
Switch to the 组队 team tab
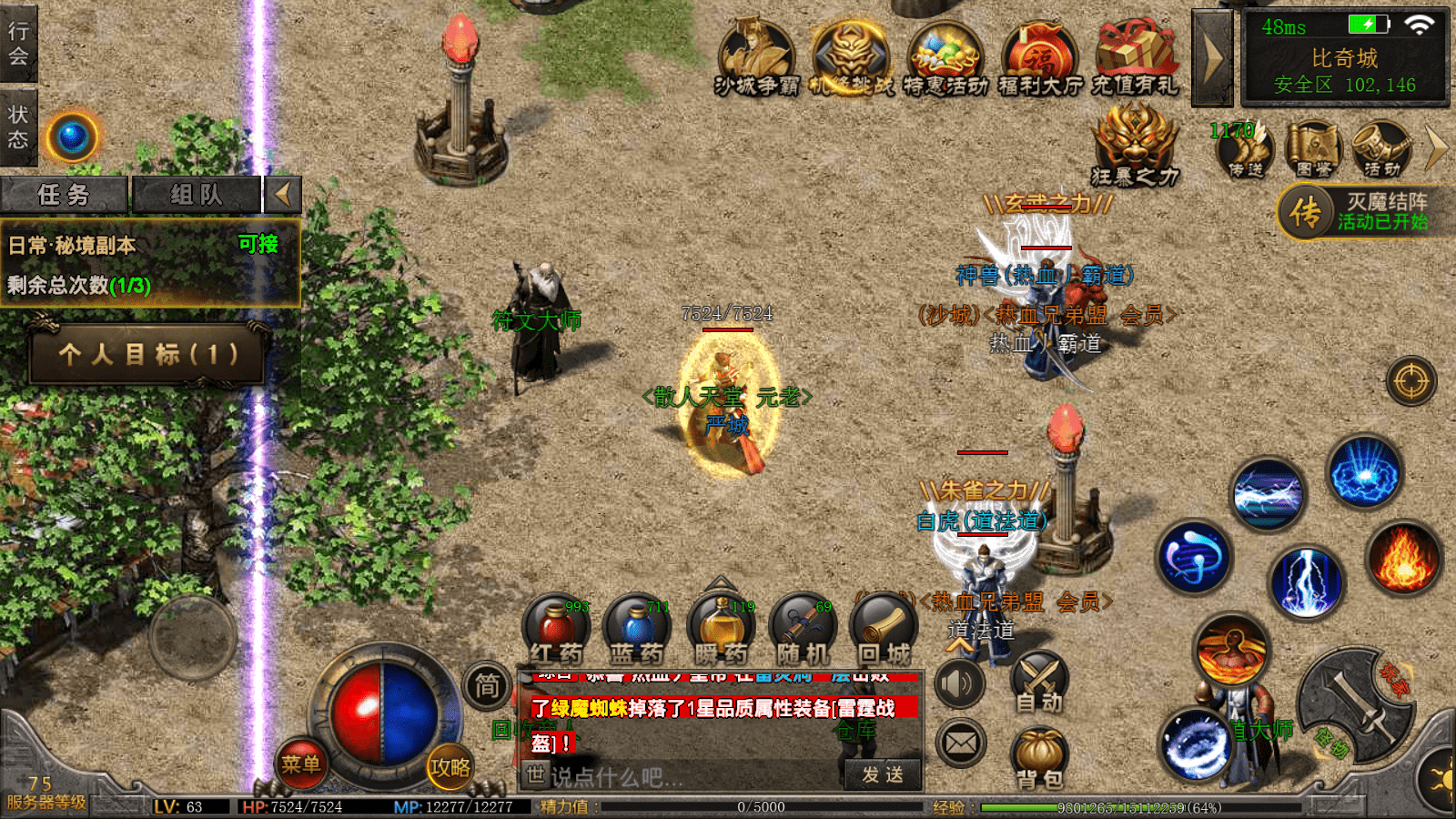[x=197, y=195]
